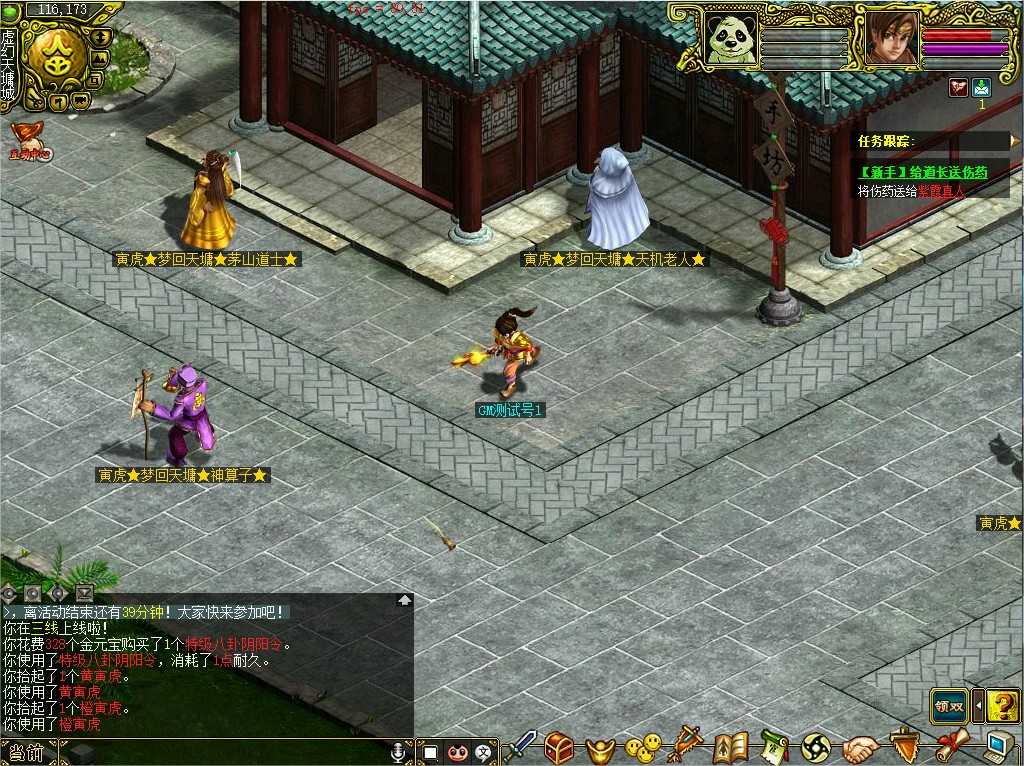Open the computer system settings icon

click(x=997, y=746)
